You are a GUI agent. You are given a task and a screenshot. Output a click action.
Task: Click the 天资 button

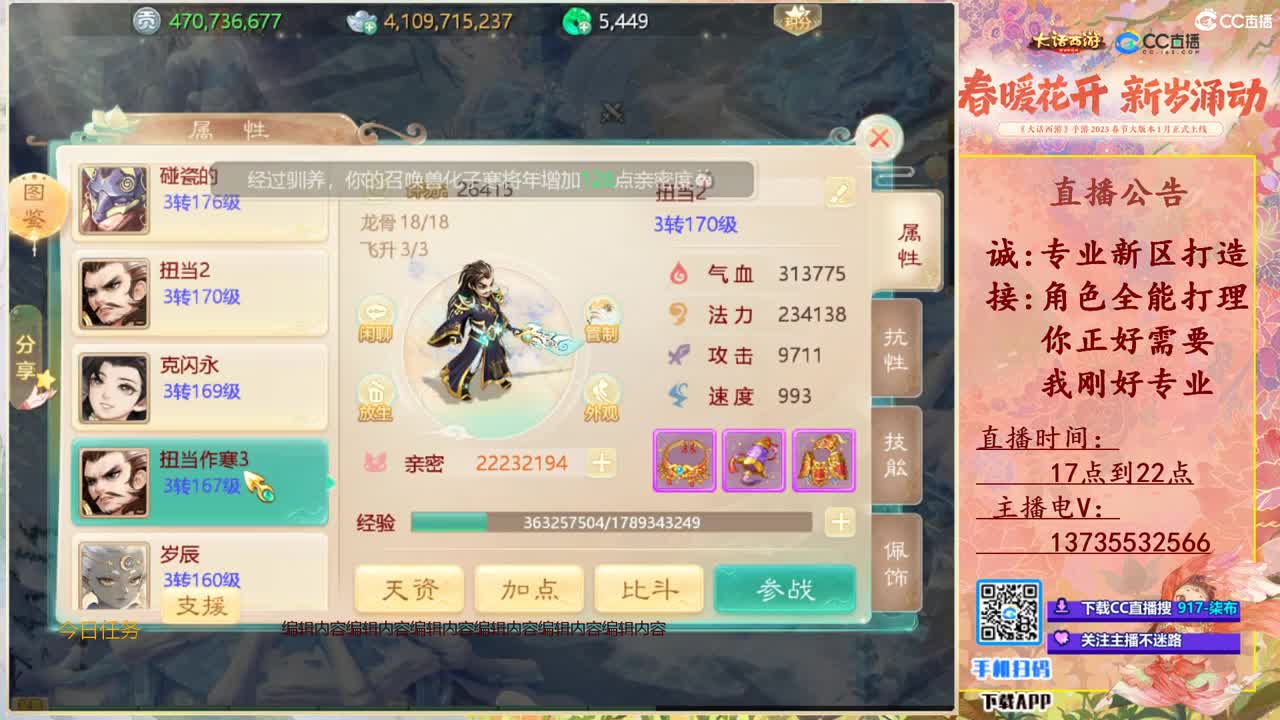click(x=411, y=589)
